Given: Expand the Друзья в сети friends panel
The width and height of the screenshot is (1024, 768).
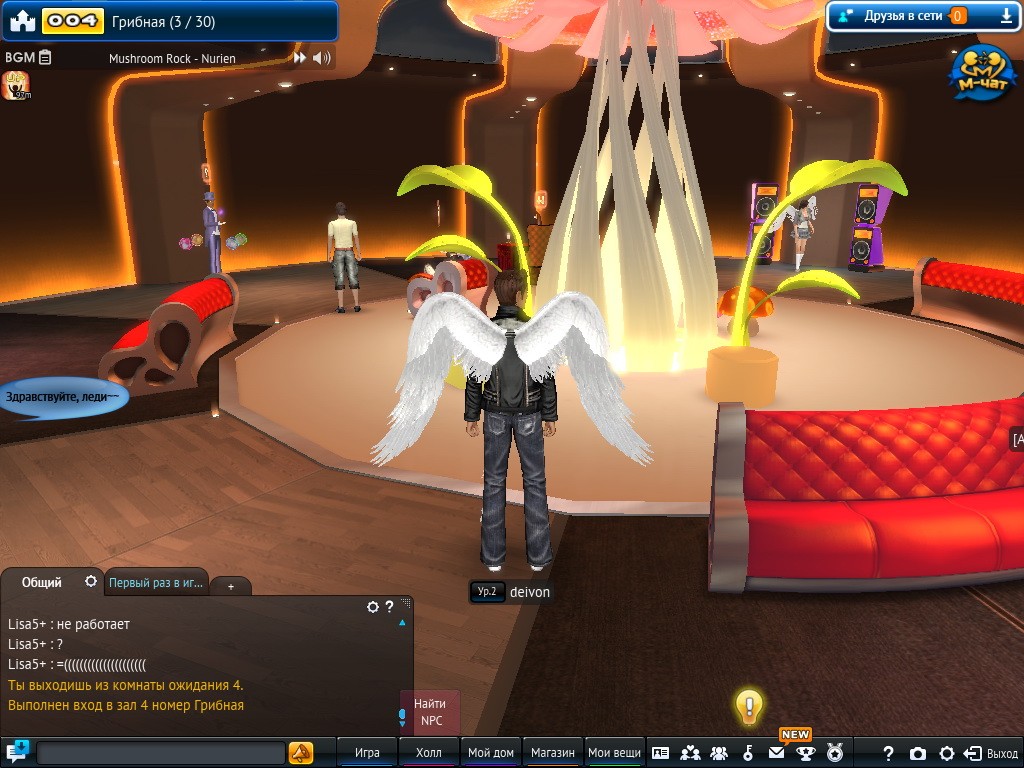Looking at the screenshot, I should 1006,16.
